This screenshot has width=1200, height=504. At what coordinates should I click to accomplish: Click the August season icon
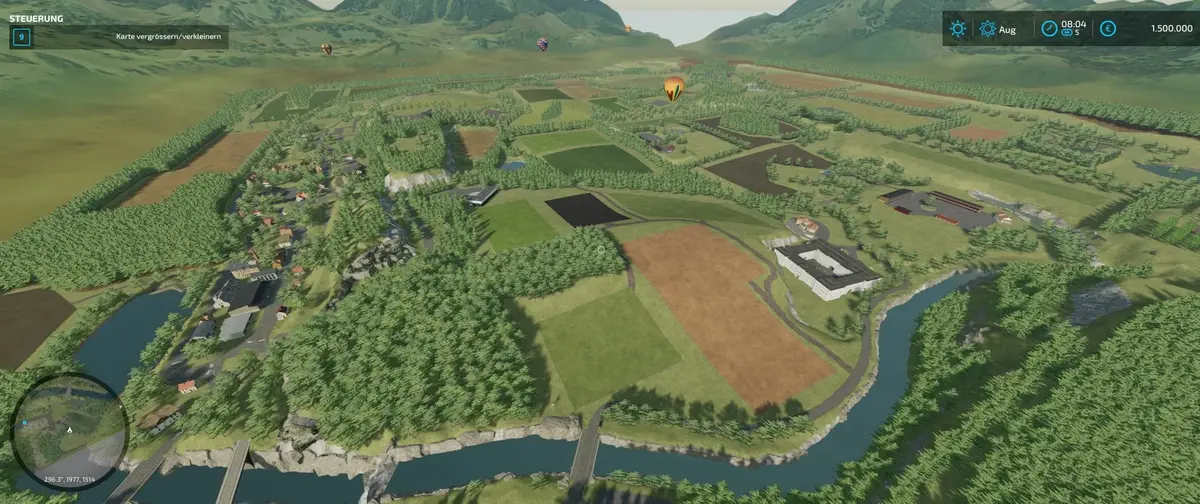[987, 29]
